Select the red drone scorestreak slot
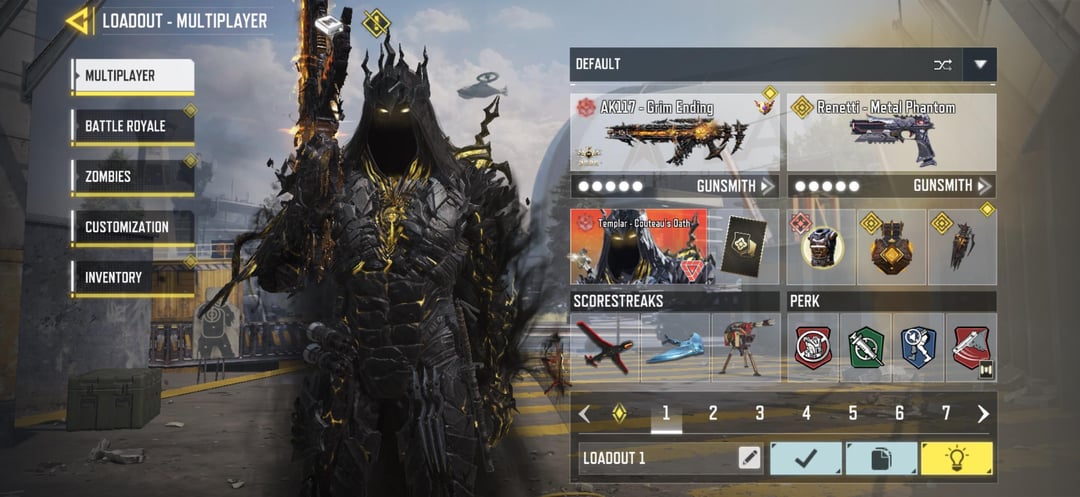The height and width of the screenshot is (497, 1080). (x=606, y=347)
